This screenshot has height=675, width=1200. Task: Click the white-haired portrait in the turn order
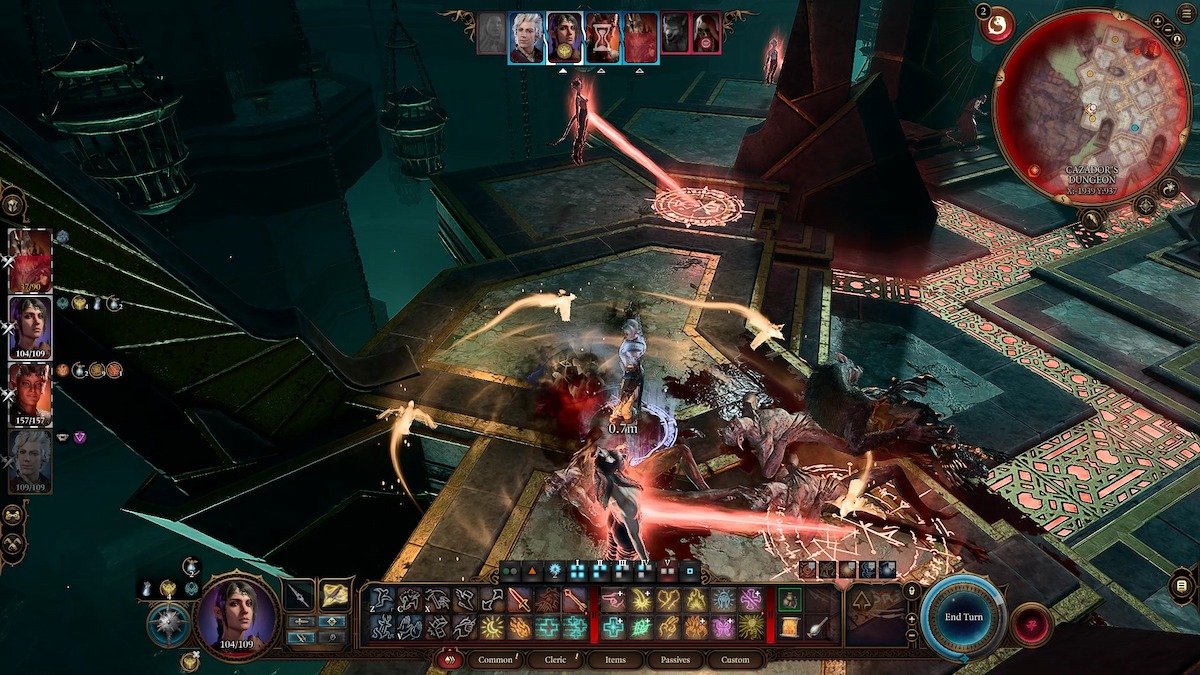click(528, 38)
